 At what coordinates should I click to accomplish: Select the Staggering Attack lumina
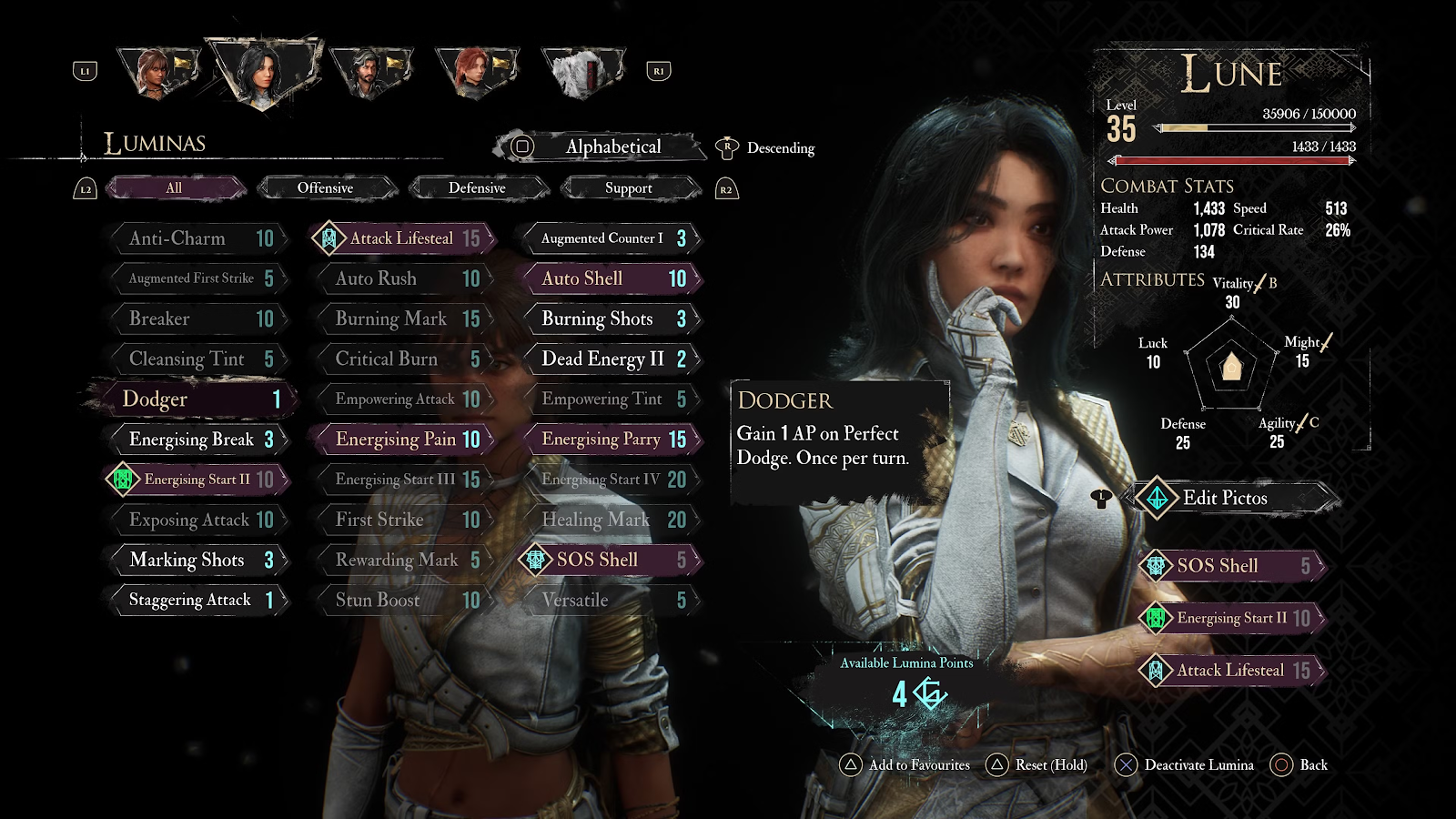point(197,601)
